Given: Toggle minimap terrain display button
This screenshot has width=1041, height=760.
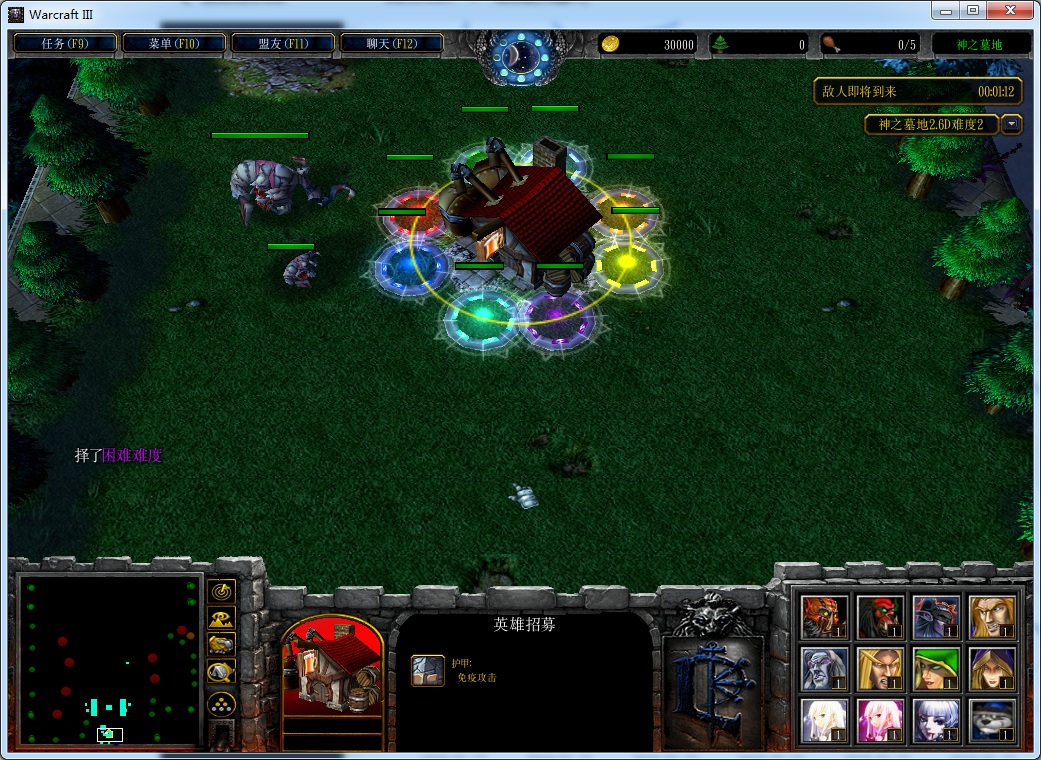Looking at the screenshot, I should 221,618.
